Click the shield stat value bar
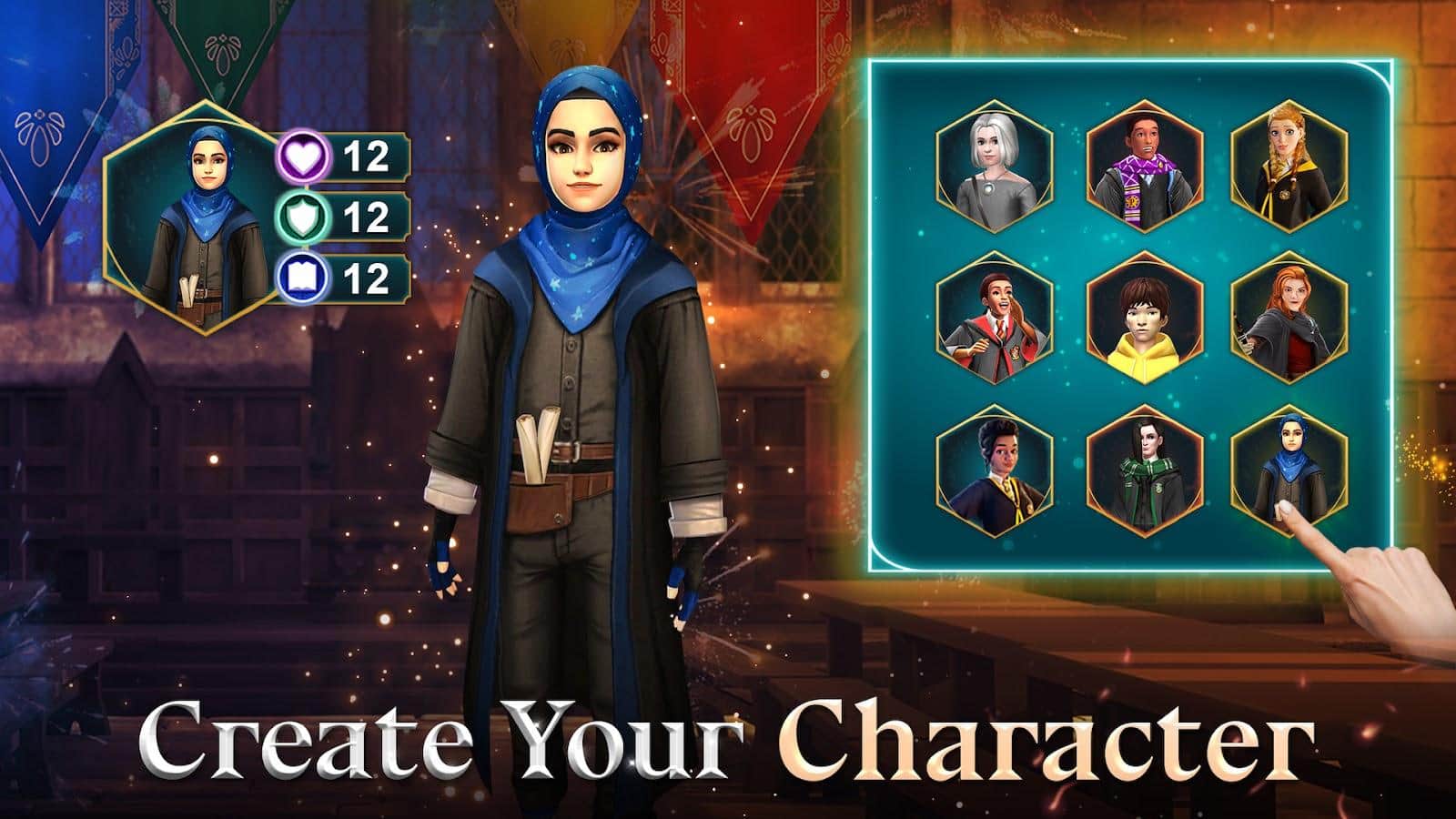 [364, 217]
